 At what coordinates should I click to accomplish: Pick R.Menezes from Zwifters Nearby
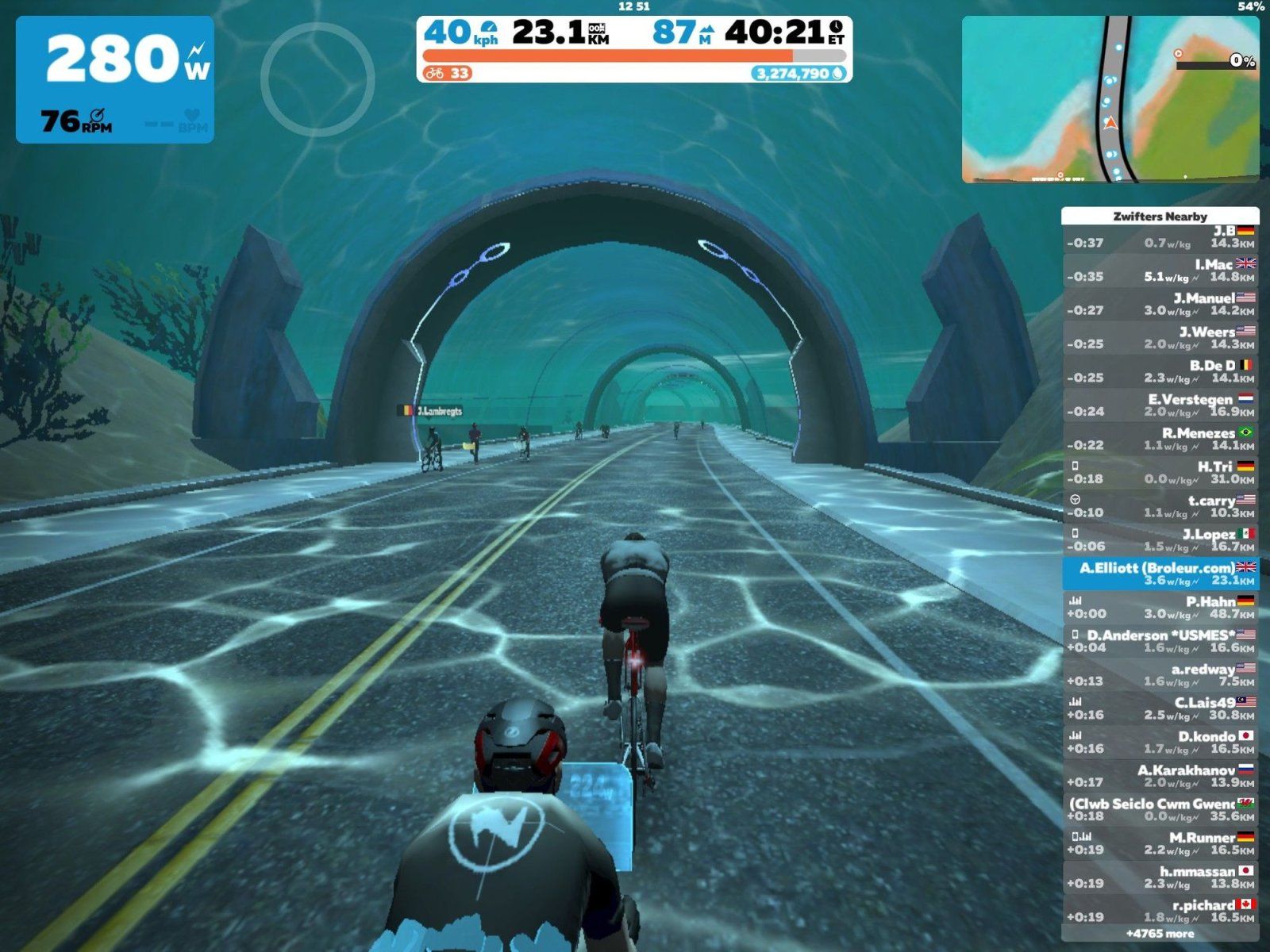pos(1160,439)
